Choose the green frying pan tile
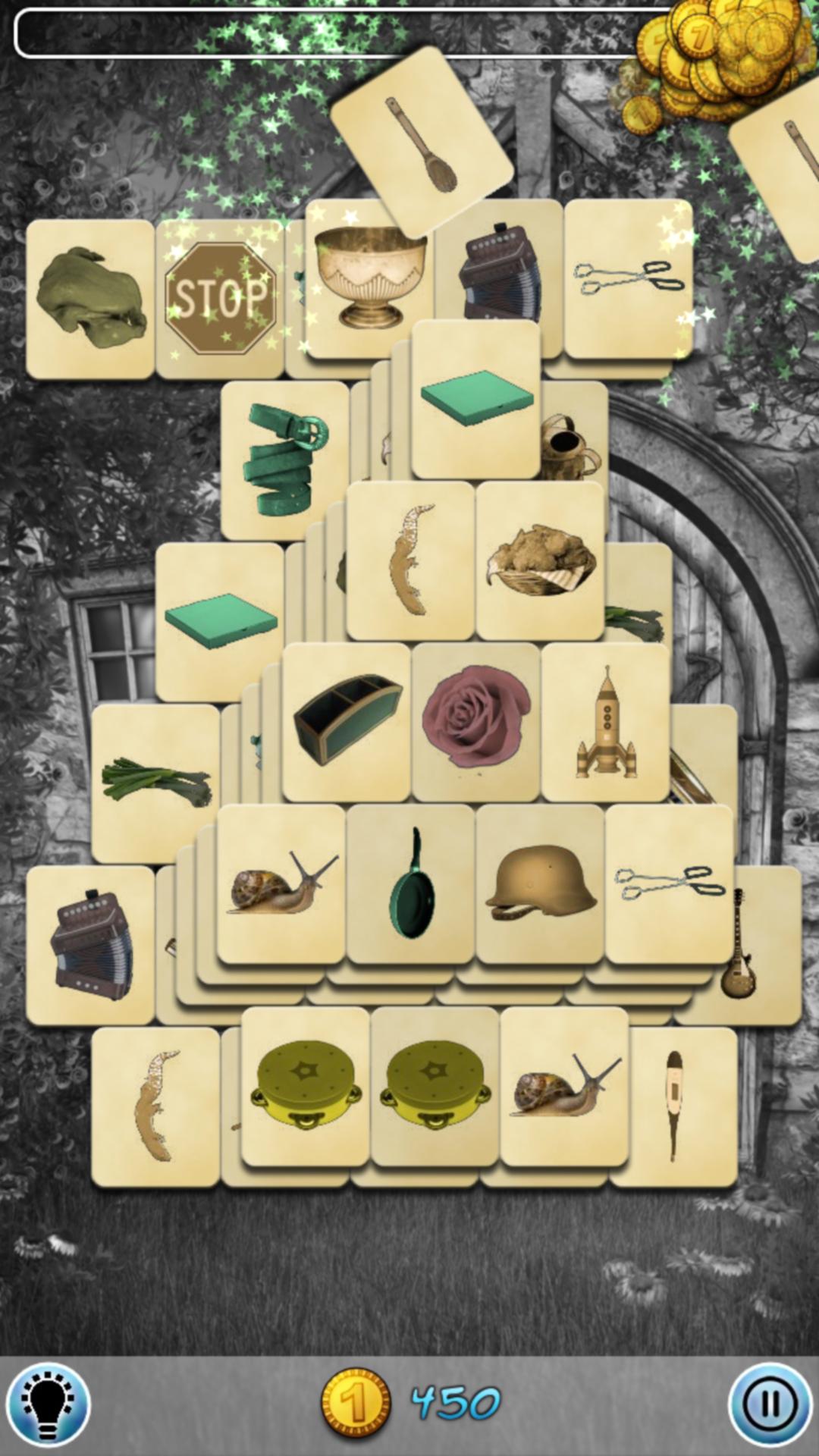819x1456 pixels. (x=411, y=884)
